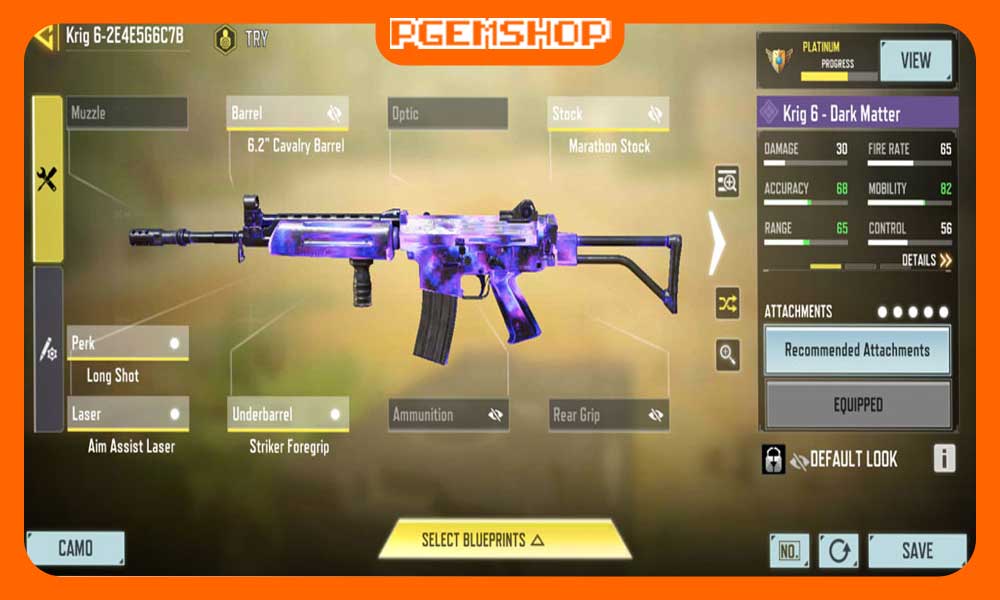This screenshot has height=600, width=1000.
Task: Select the empty Muzzle attachment slot
Action: (127, 113)
